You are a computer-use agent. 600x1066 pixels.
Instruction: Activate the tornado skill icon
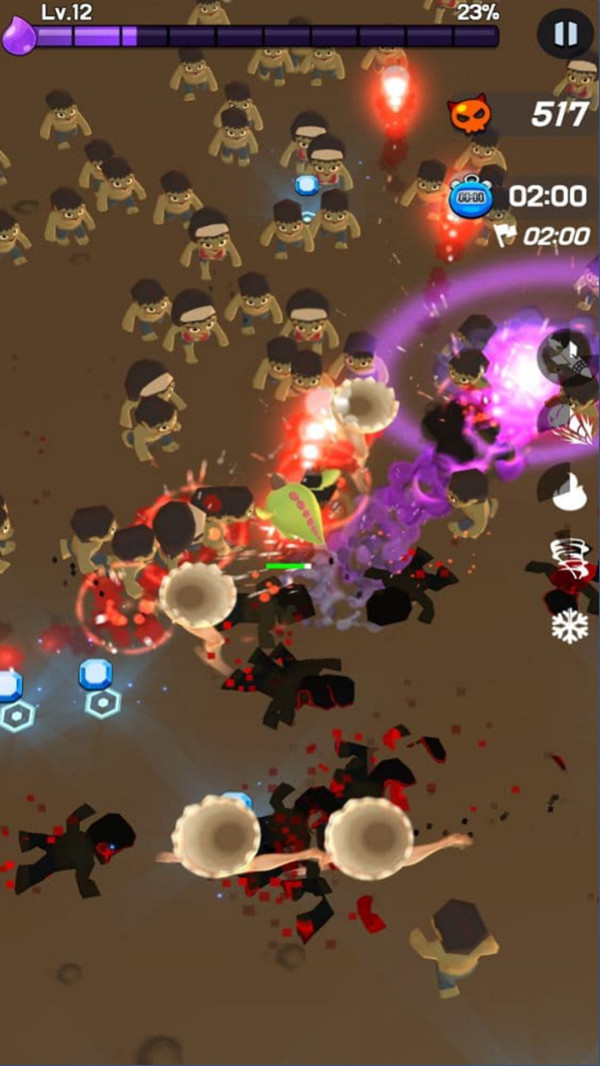click(567, 556)
